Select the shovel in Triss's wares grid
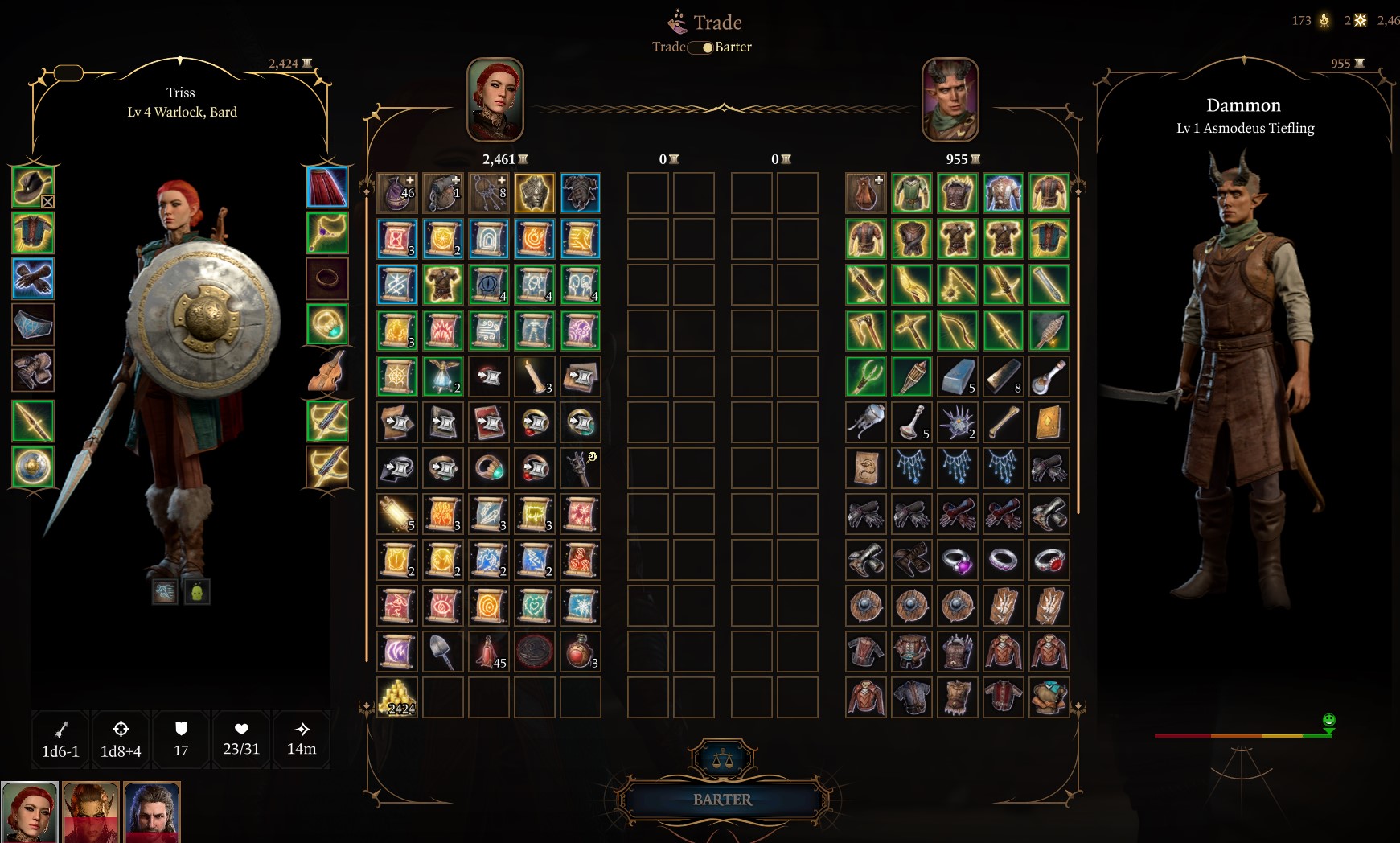Screen dimensions: 1400x843 tap(443, 652)
